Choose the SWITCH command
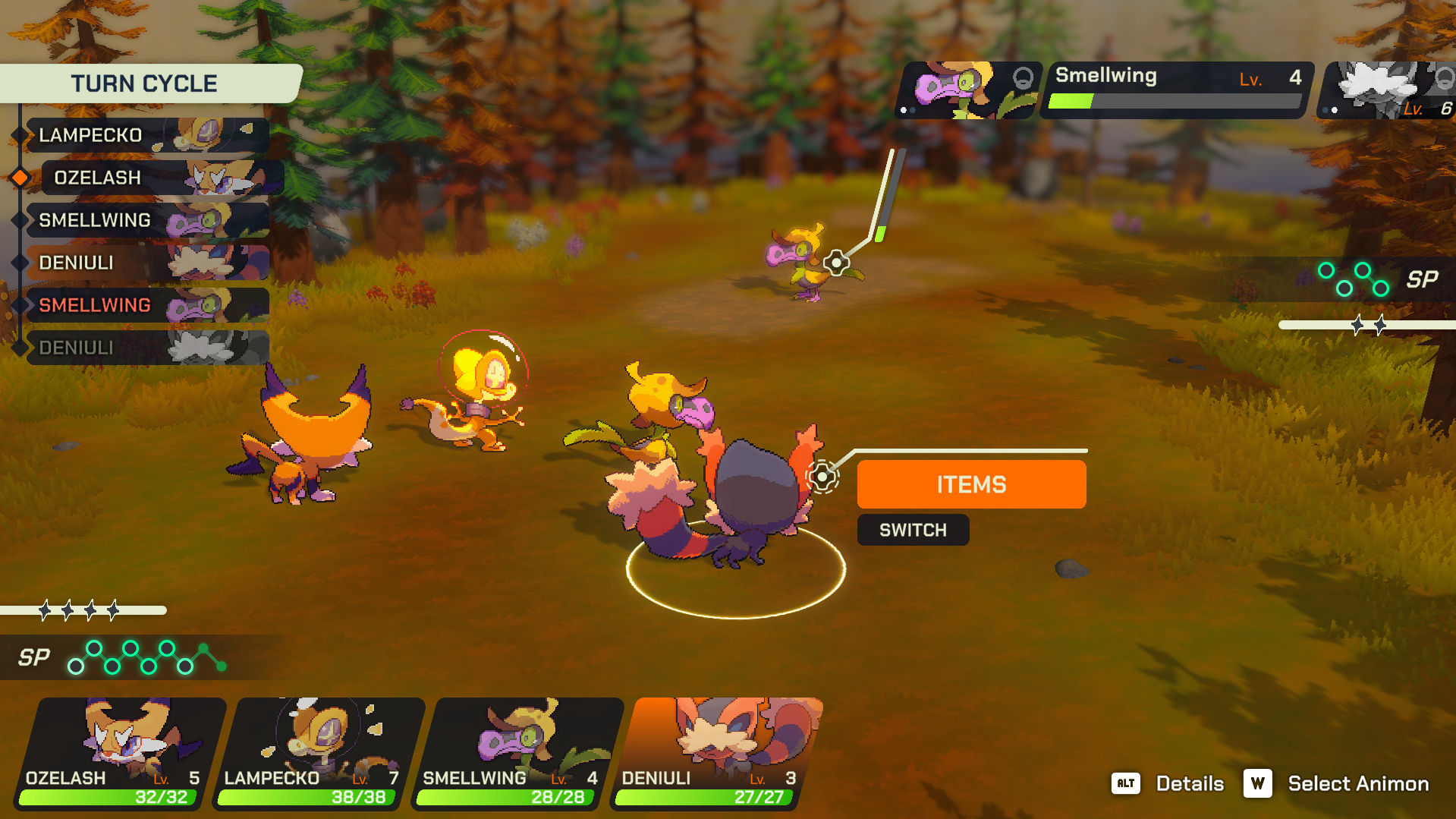 click(913, 530)
